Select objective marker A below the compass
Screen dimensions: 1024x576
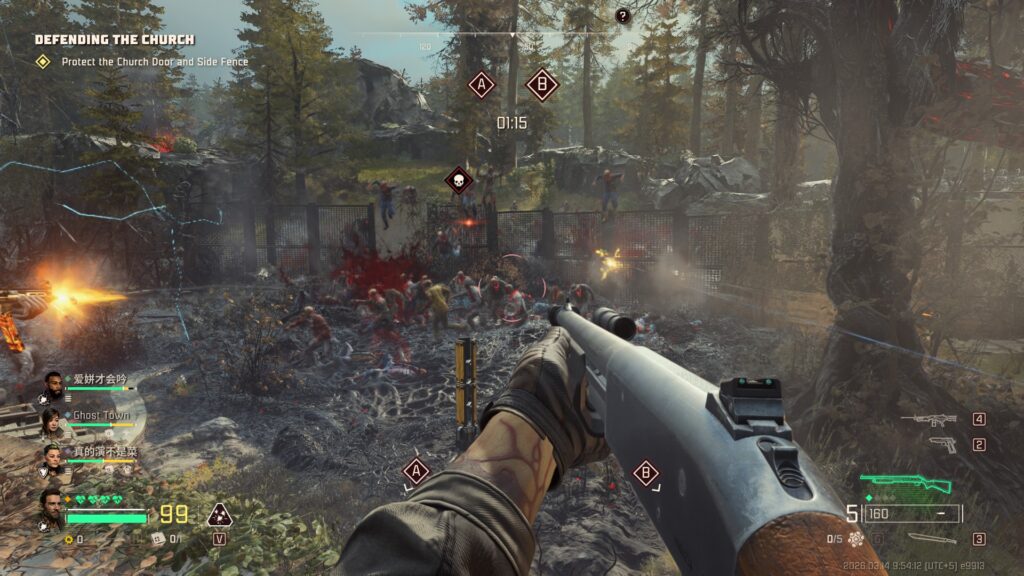482,85
